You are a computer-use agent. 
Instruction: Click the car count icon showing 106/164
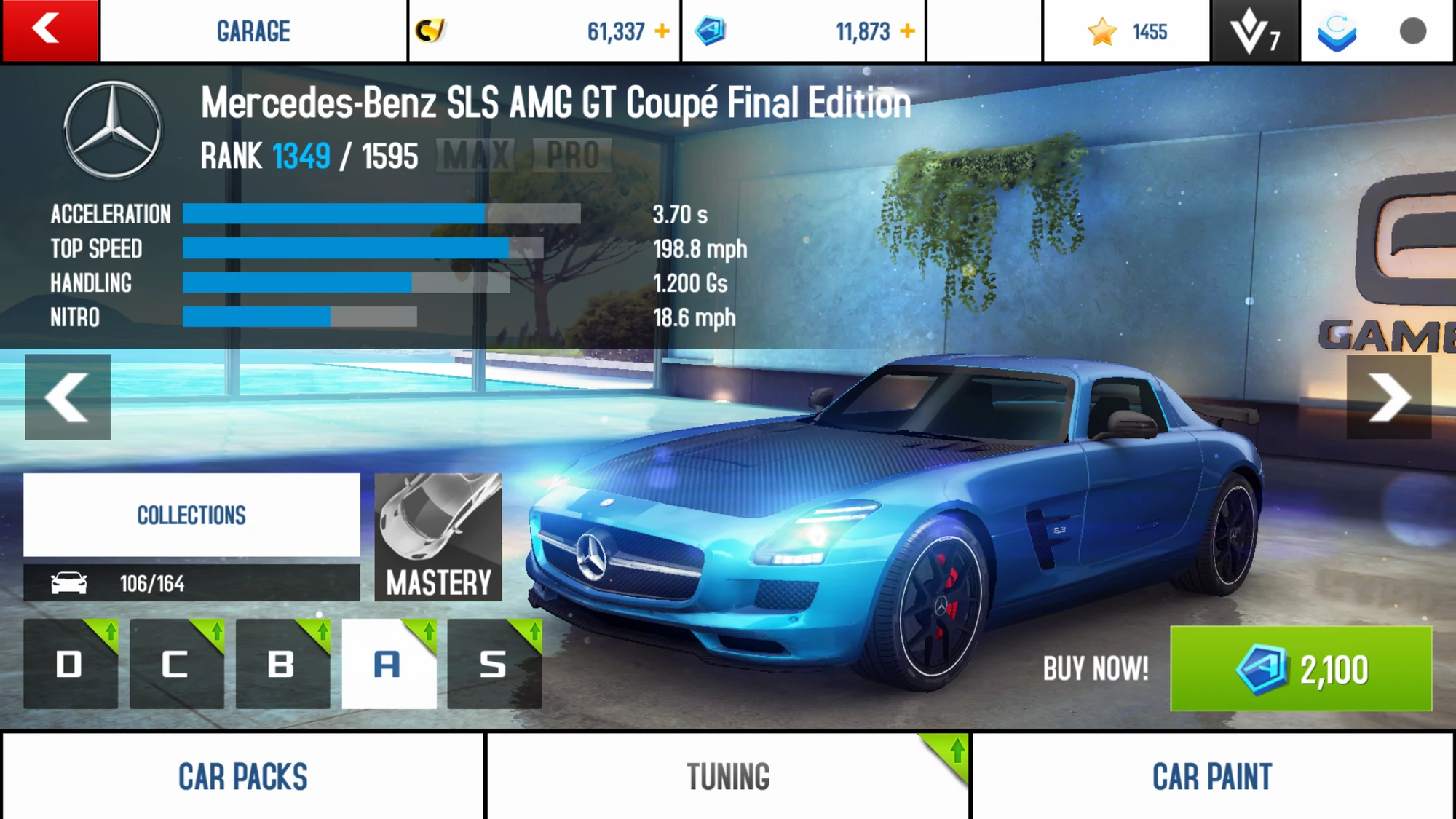(x=69, y=582)
